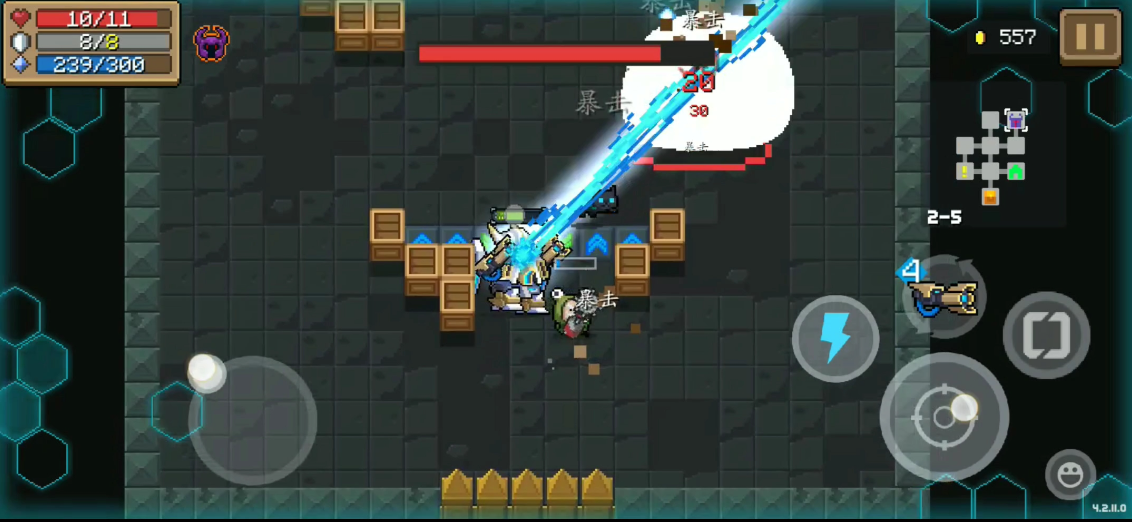This screenshot has width=1132, height=522.
Task: Tap the crosshair attack button
Action: 943,416
